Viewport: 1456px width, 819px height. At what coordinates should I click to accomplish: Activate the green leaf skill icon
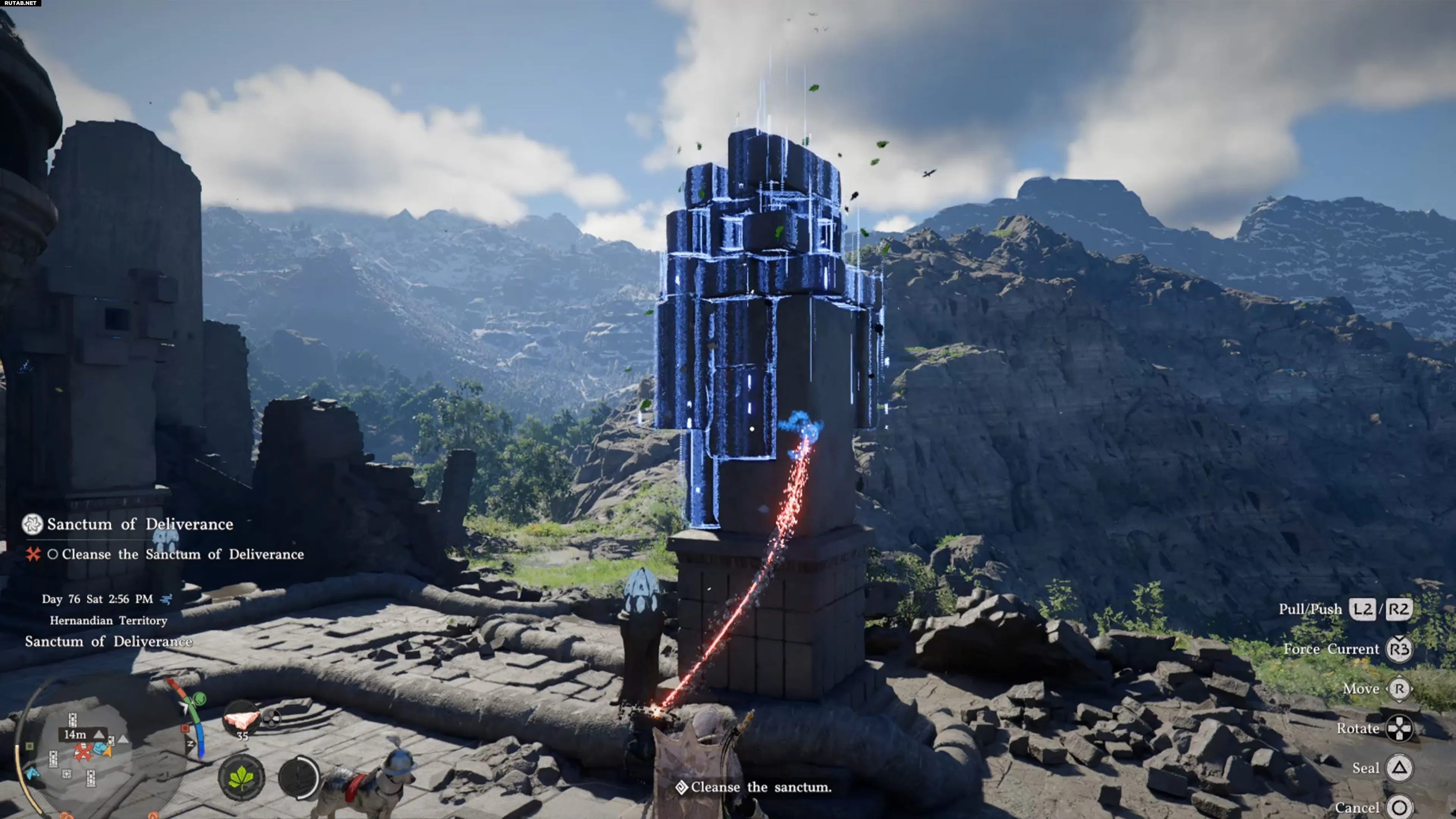(x=242, y=778)
